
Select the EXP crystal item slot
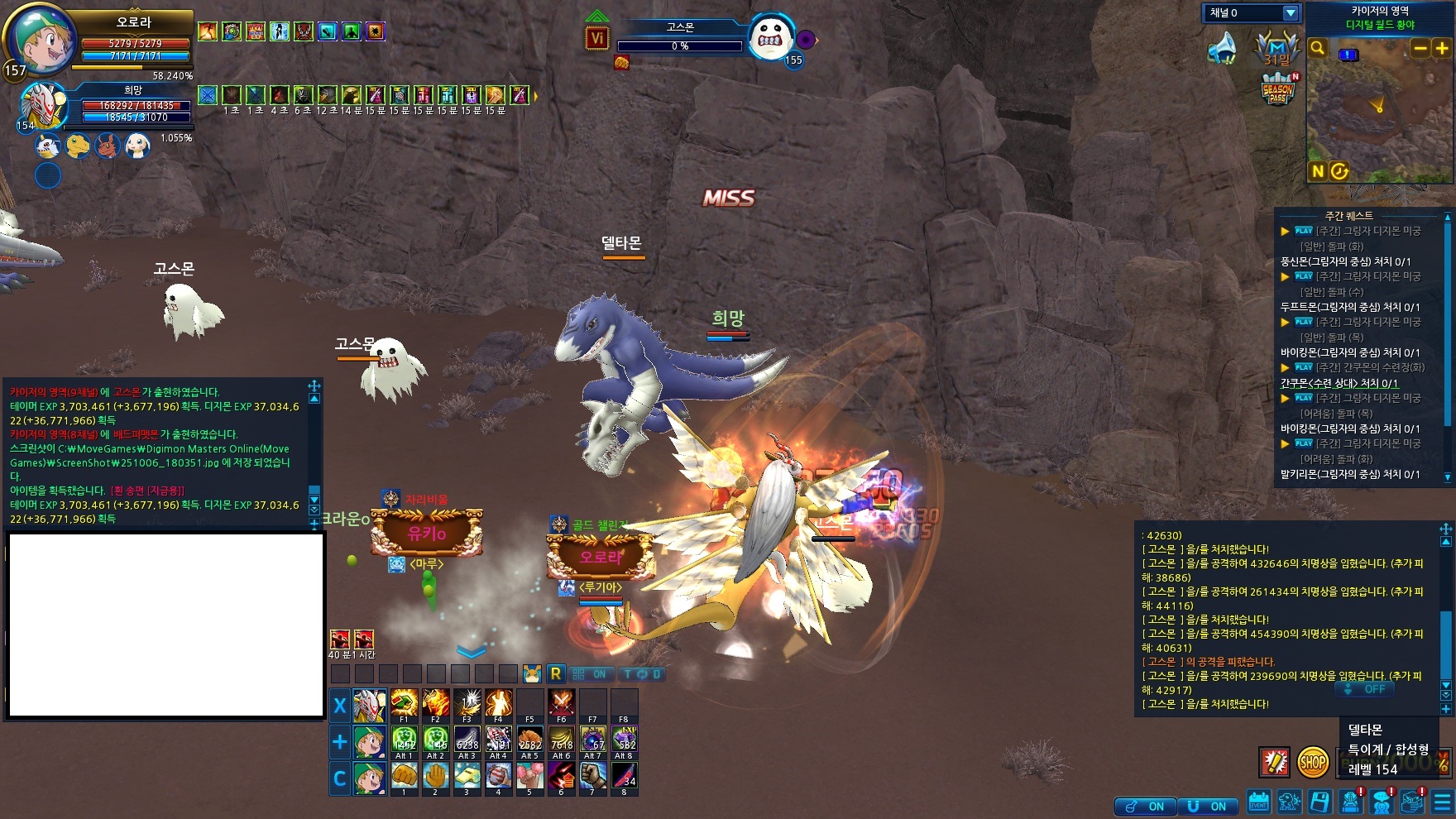tap(625, 739)
